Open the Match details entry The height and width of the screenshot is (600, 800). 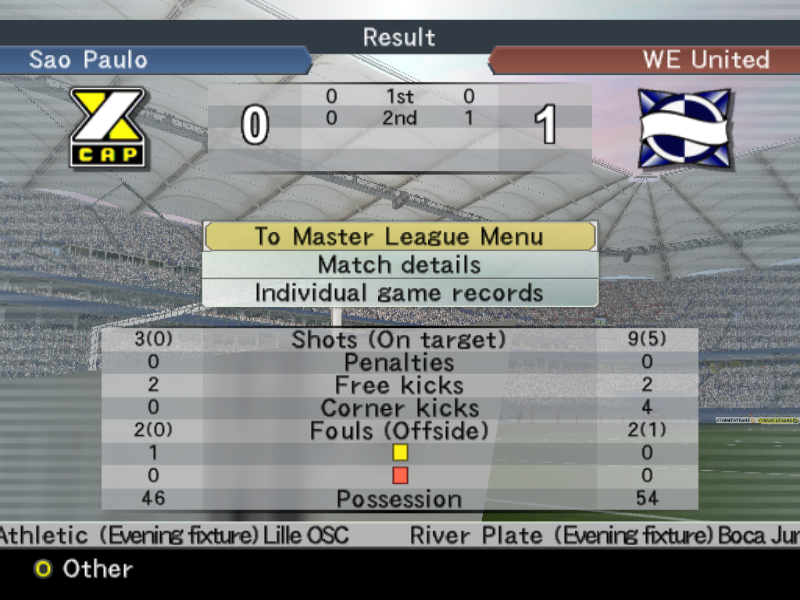(x=399, y=265)
